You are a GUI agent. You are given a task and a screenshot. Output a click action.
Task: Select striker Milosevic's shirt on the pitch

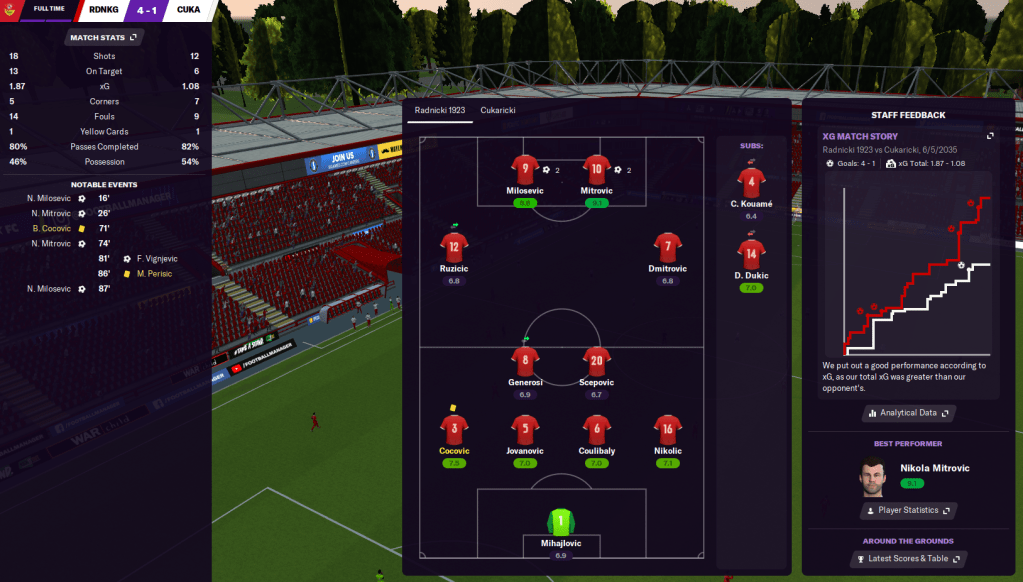click(525, 169)
